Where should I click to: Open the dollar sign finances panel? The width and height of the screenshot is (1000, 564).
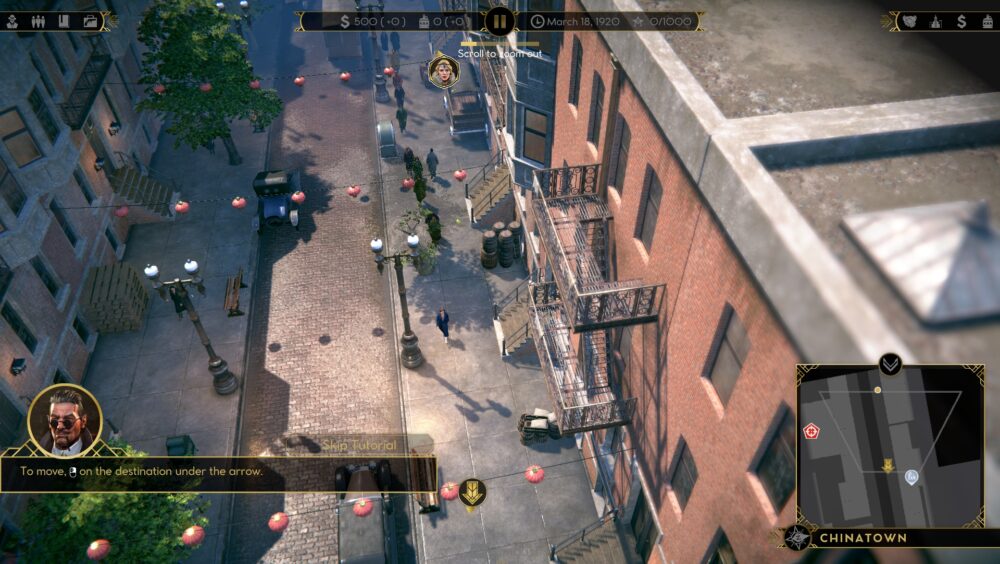(x=961, y=20)
